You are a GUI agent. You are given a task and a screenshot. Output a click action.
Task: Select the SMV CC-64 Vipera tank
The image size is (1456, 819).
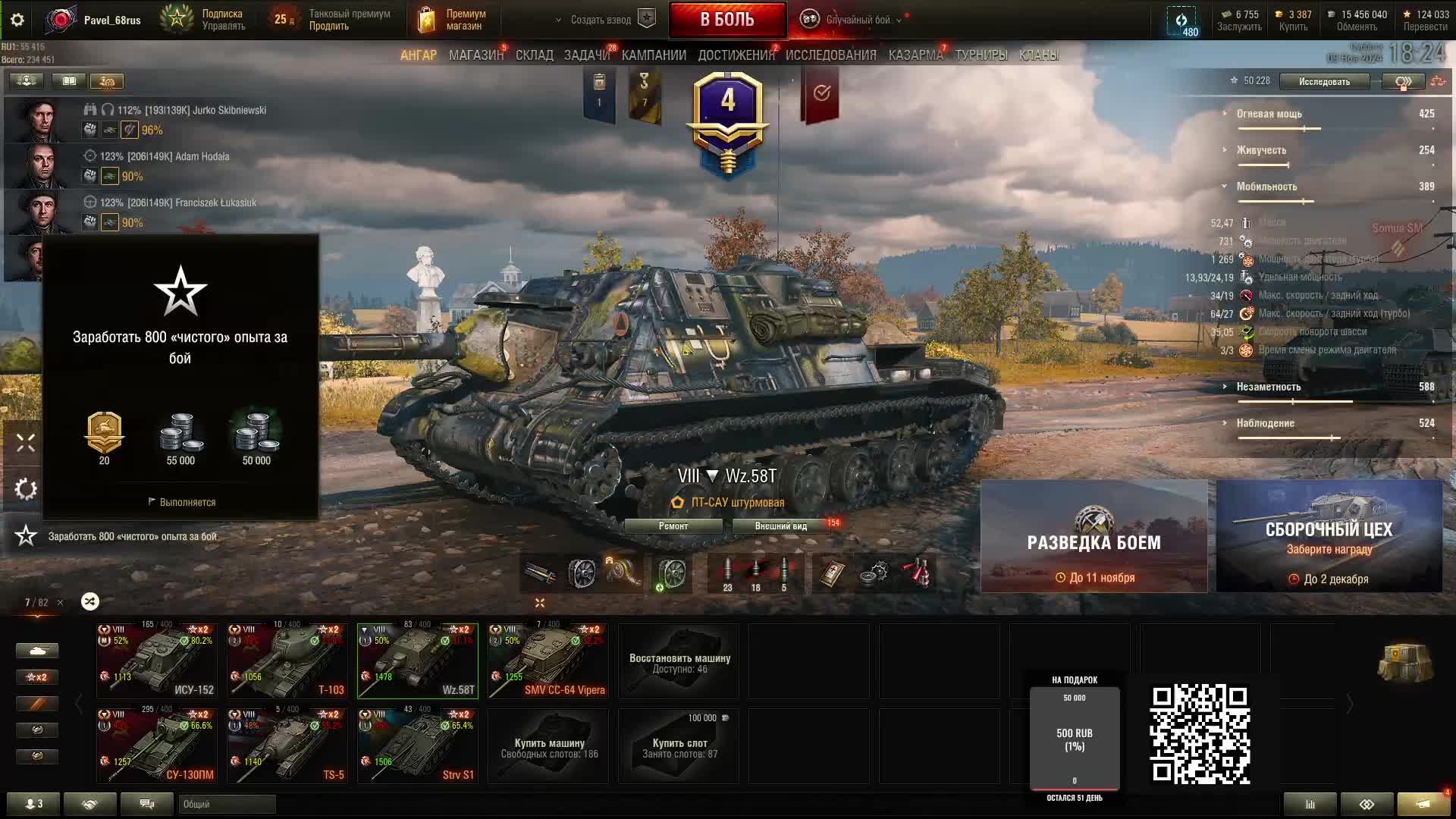click(x=548, y=660)
